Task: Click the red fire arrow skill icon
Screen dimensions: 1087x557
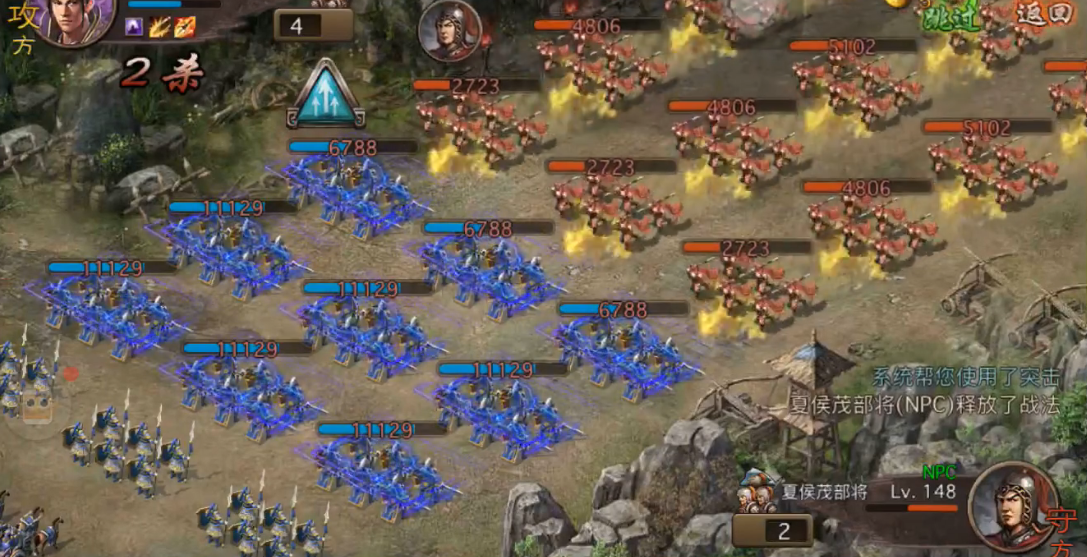Action: pyautogui.click(x=183, y=28)
